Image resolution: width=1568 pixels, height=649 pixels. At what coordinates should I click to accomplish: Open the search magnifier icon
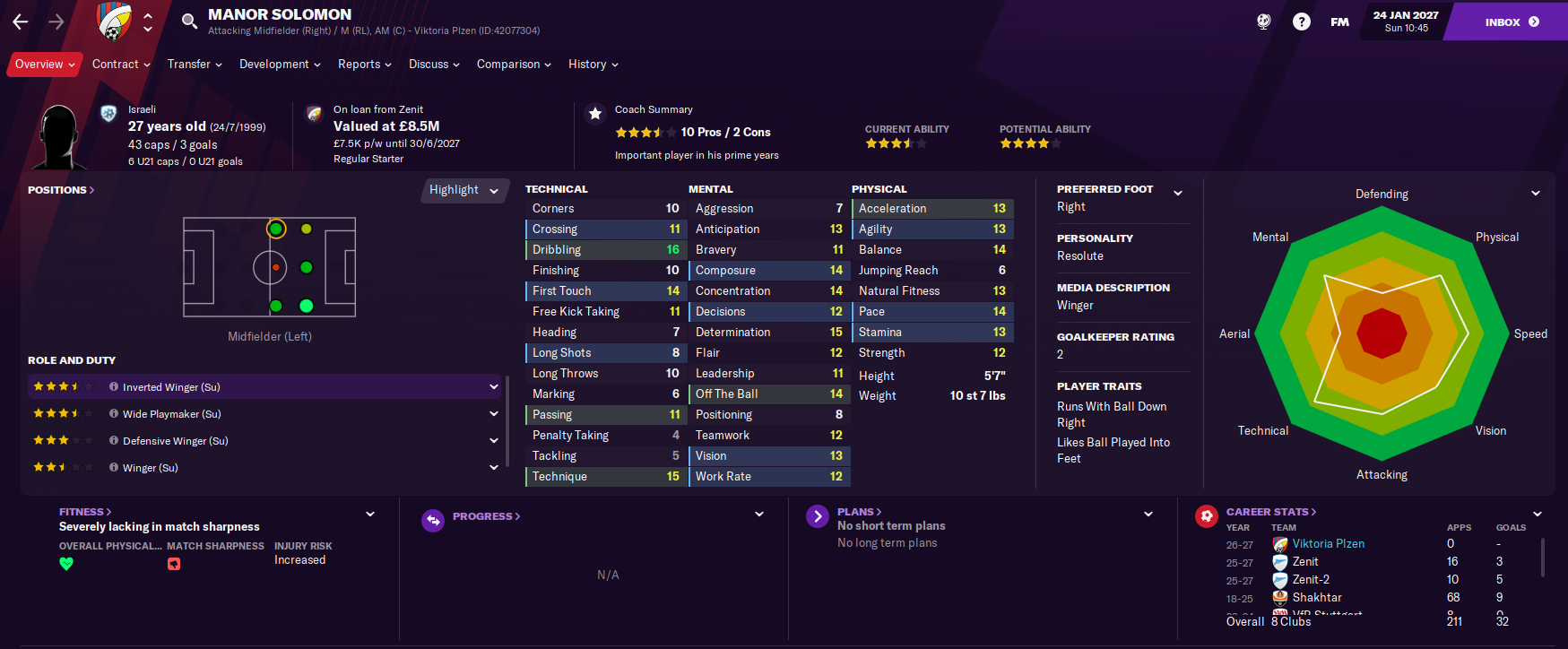[x=189, y=22]
